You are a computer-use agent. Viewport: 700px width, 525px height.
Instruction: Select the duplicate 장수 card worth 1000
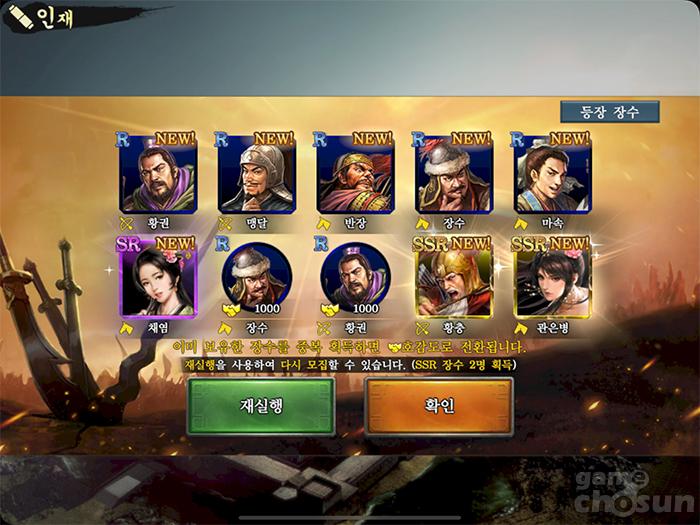(x=256, y=276)
